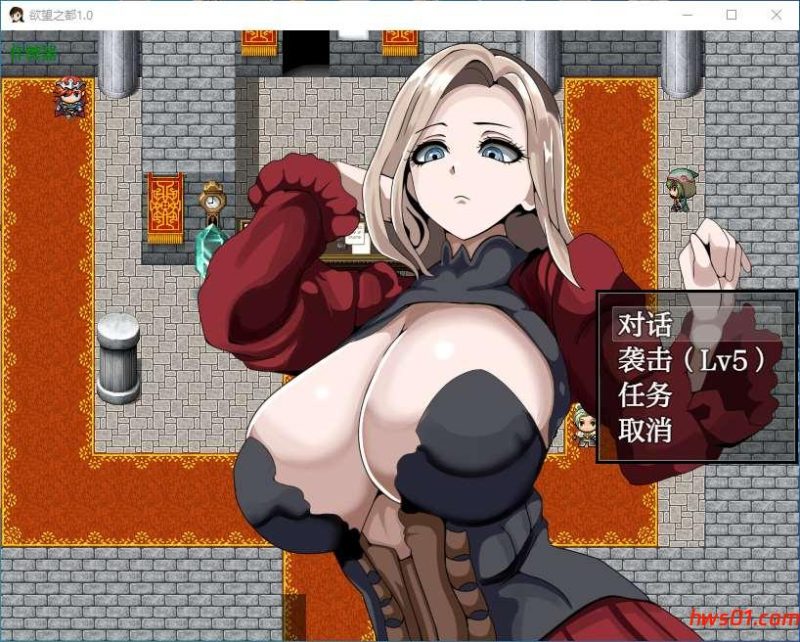Choose the 对话 dialogue option
This screenshot has height=642, width=800.
click(x=645, y=324)
